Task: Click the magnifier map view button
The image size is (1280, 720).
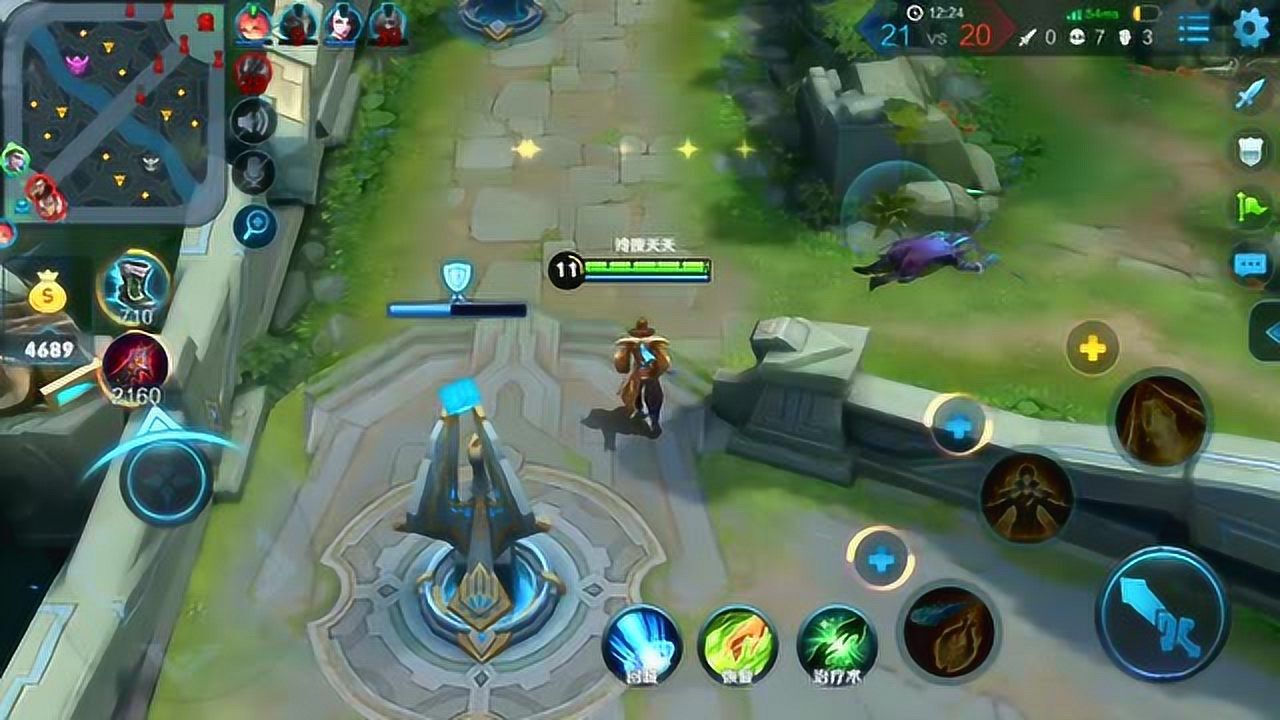Action: pyautogui.click(x=254, y=226)
